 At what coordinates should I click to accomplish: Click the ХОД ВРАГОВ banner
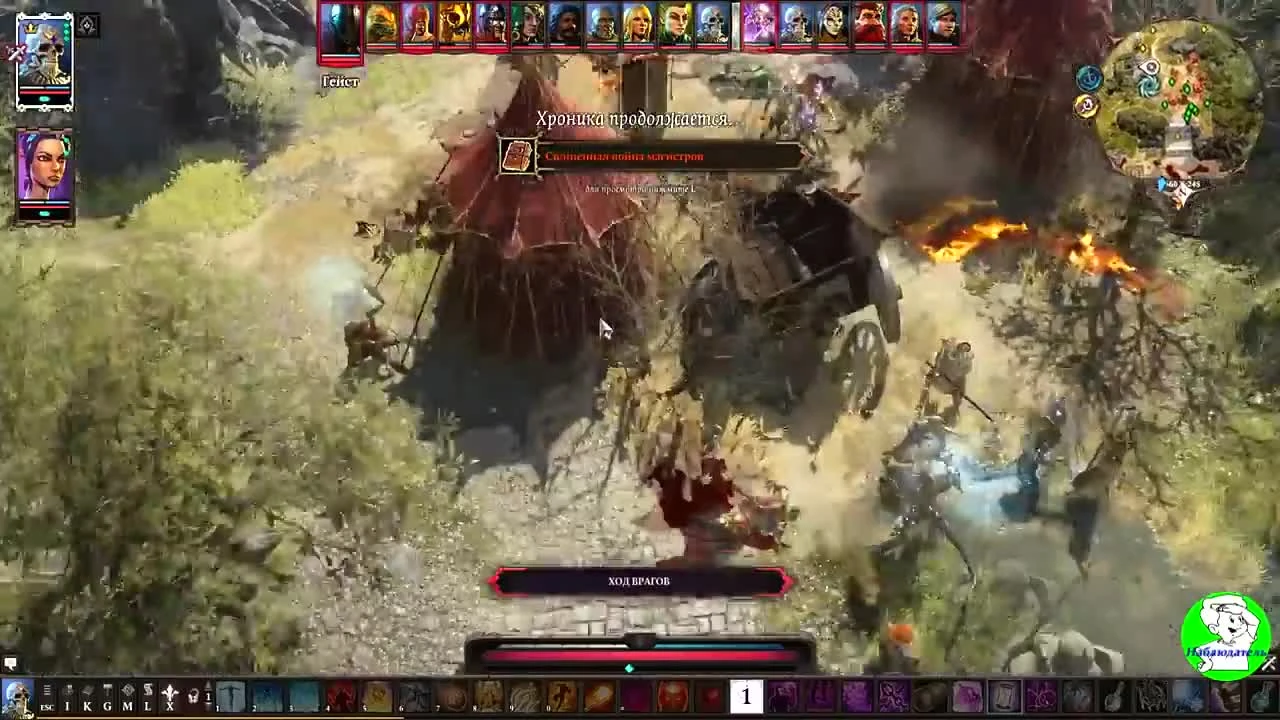(x=640, y=581)
